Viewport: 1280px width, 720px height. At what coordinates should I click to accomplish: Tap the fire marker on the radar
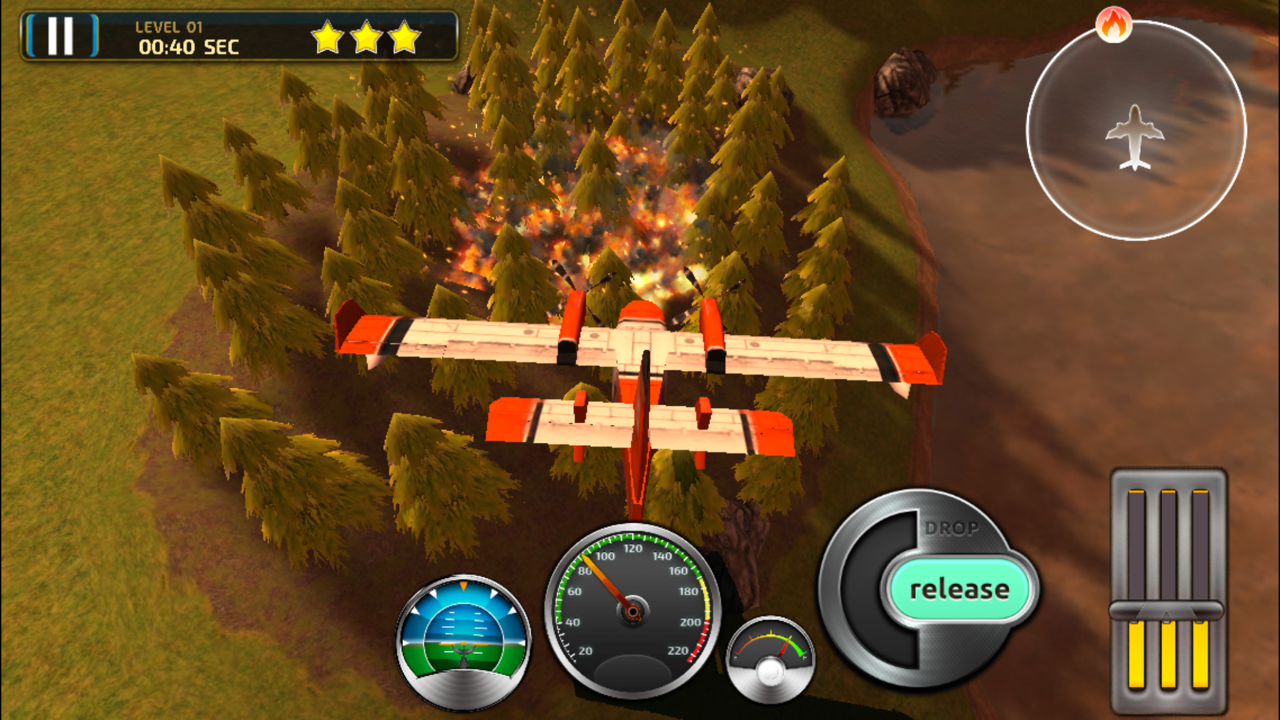pos(1112,25)
